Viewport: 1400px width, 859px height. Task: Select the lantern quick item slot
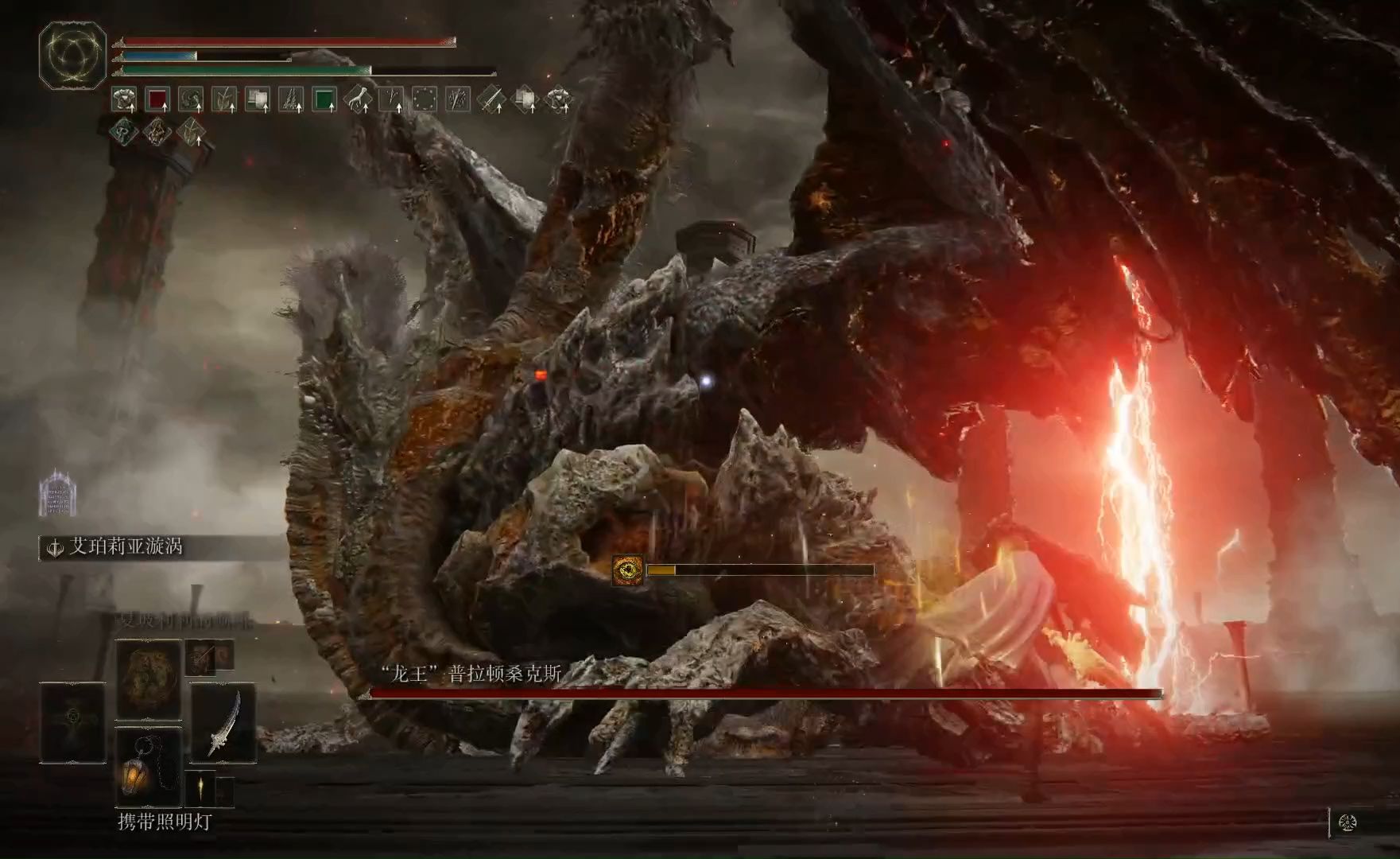pos(149,767)
